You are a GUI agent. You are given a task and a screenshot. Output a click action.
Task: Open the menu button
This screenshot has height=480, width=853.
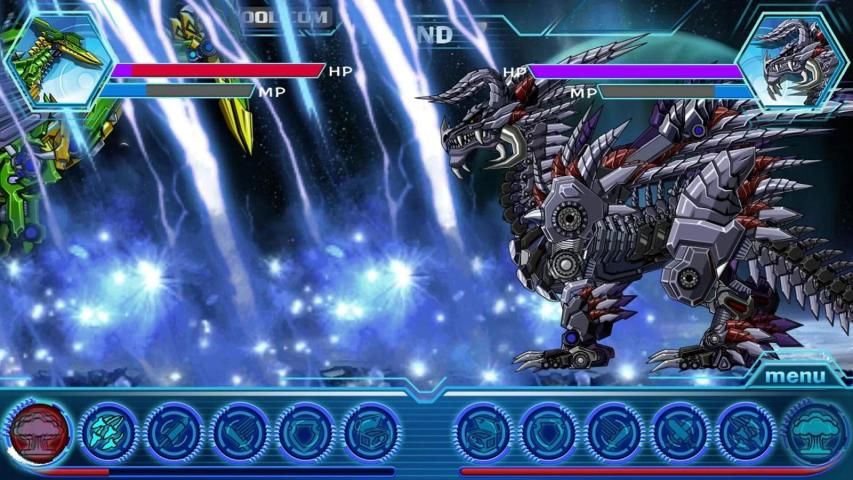[795, 376]
